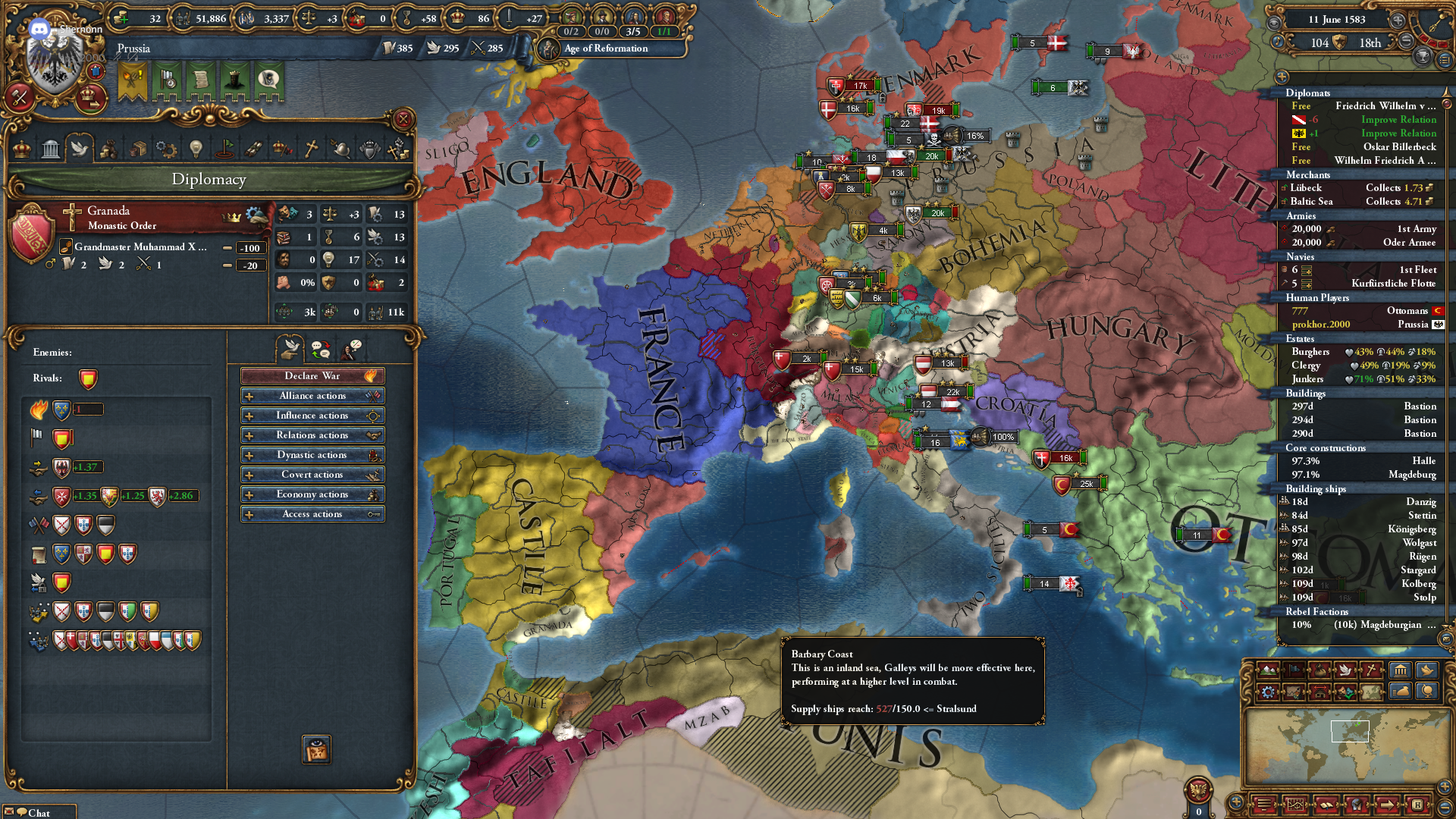Toggle the trade mapmode money bag

[1319, 670]
